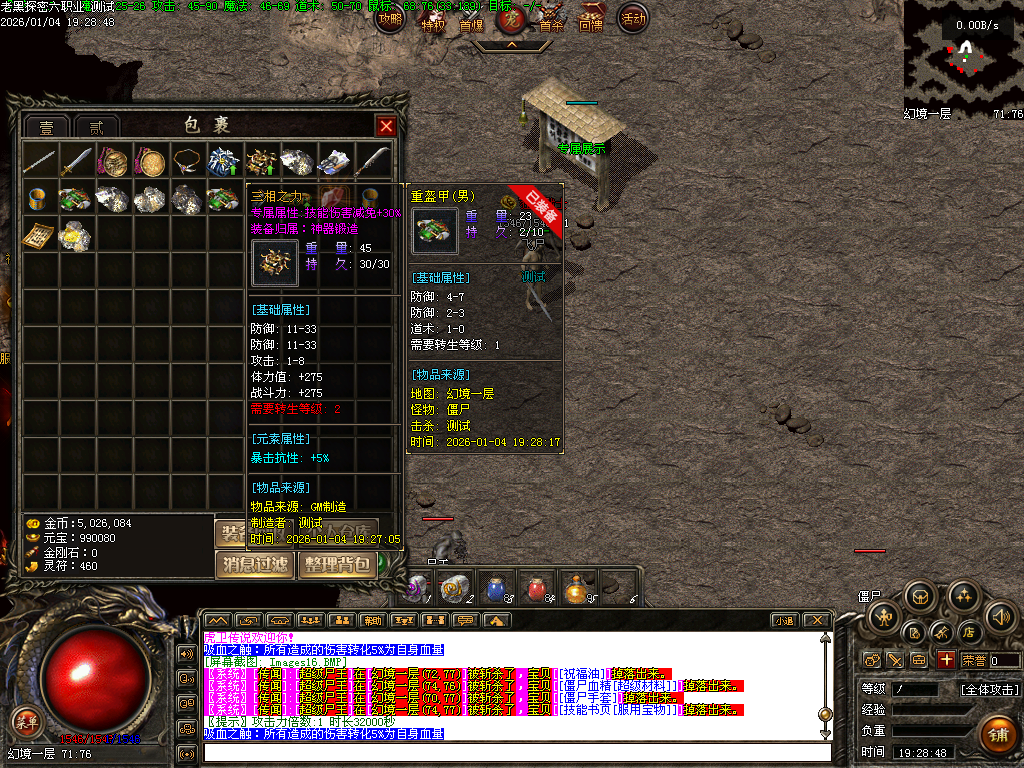This screenshot has height=768, width=1024.
Task: Select the golden scroll item in the bag
Action: [40, 236]
